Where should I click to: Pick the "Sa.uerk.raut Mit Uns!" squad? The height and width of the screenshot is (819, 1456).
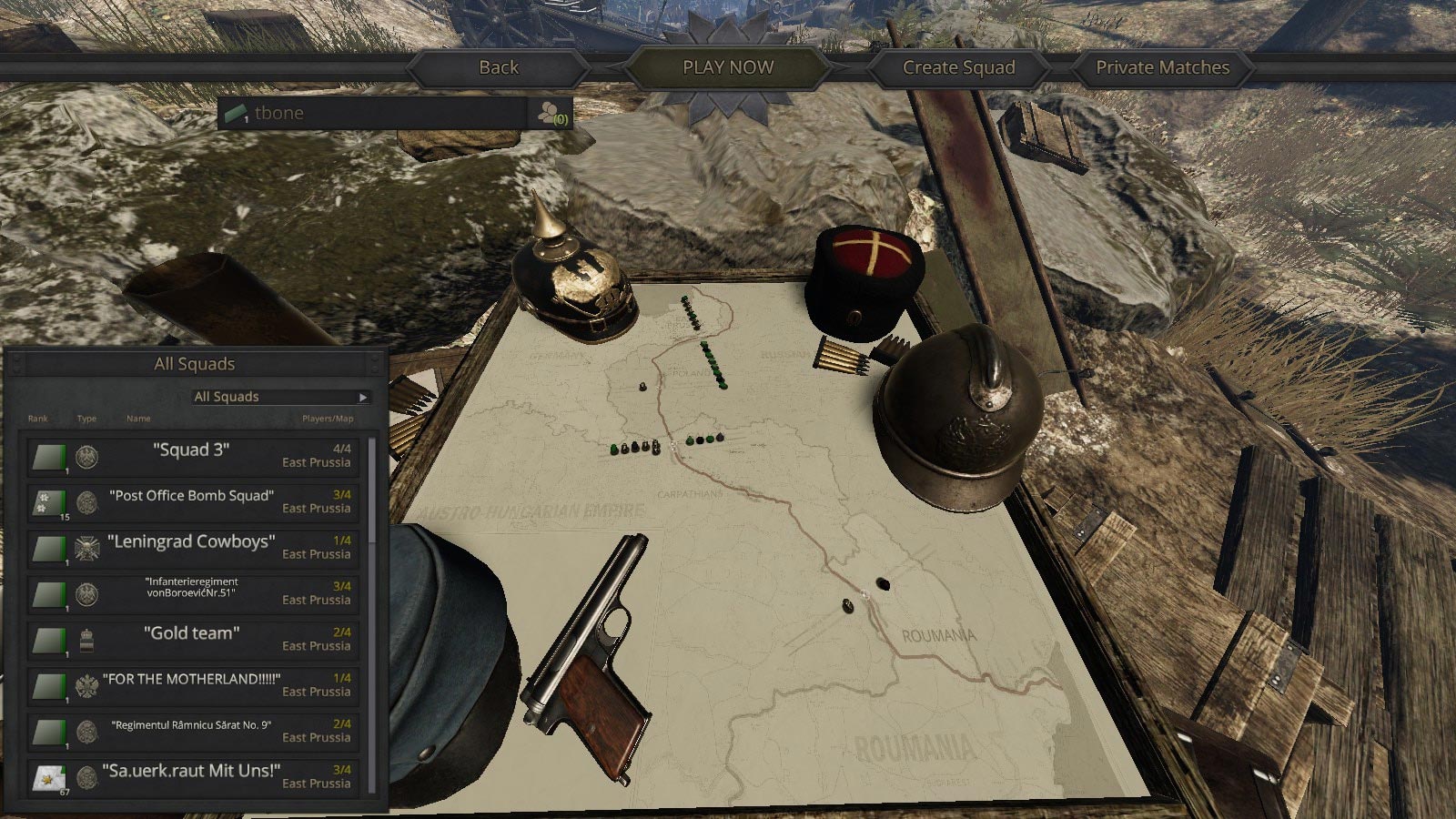tap(192, 777)
